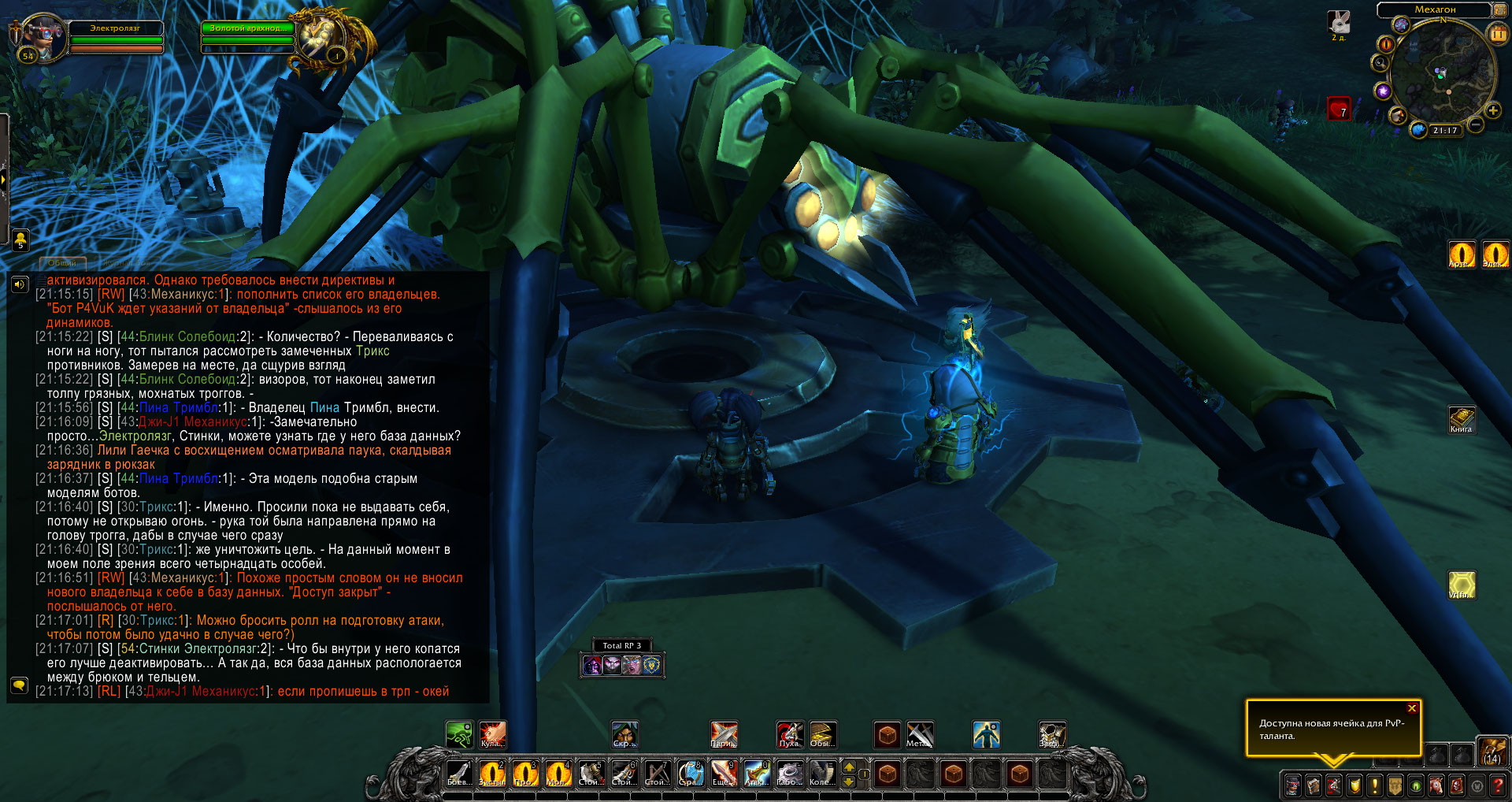This screenshot has height=802, width=1512.
Task: Open character info from the micro menu
Action: tap(1293, 785)
